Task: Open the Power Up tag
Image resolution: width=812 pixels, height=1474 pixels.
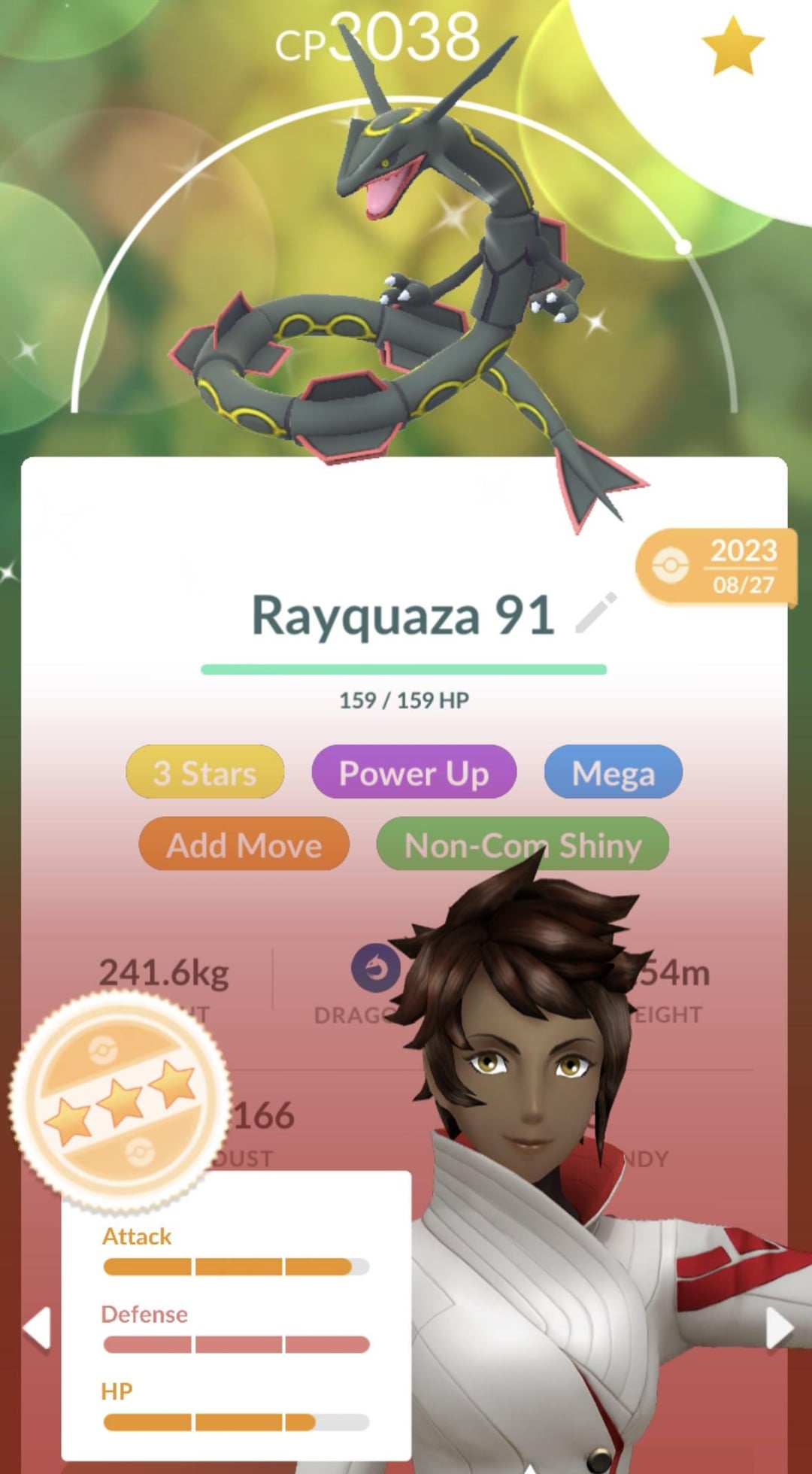Action: (x=414, y=772)
